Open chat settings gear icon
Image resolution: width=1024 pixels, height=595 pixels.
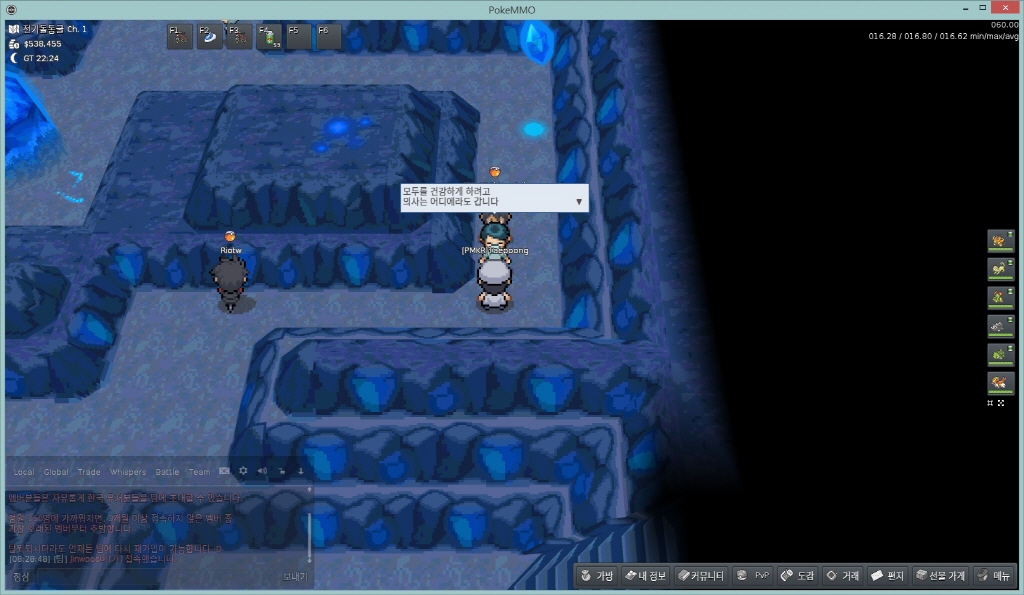click(243, 471)
